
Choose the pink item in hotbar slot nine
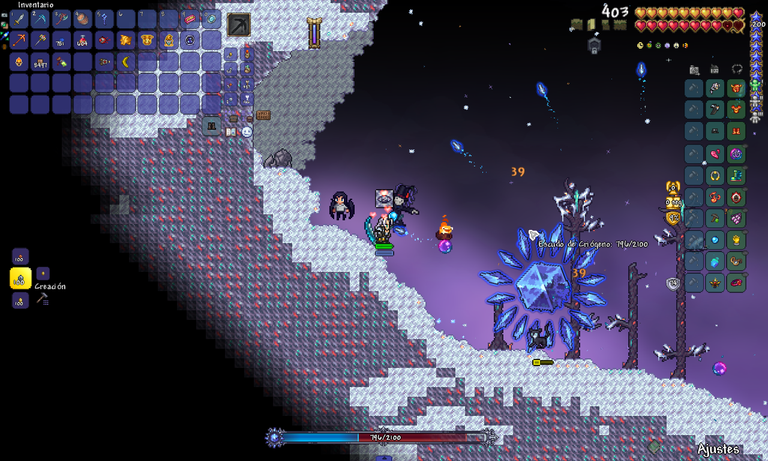(x=189, y=18)
